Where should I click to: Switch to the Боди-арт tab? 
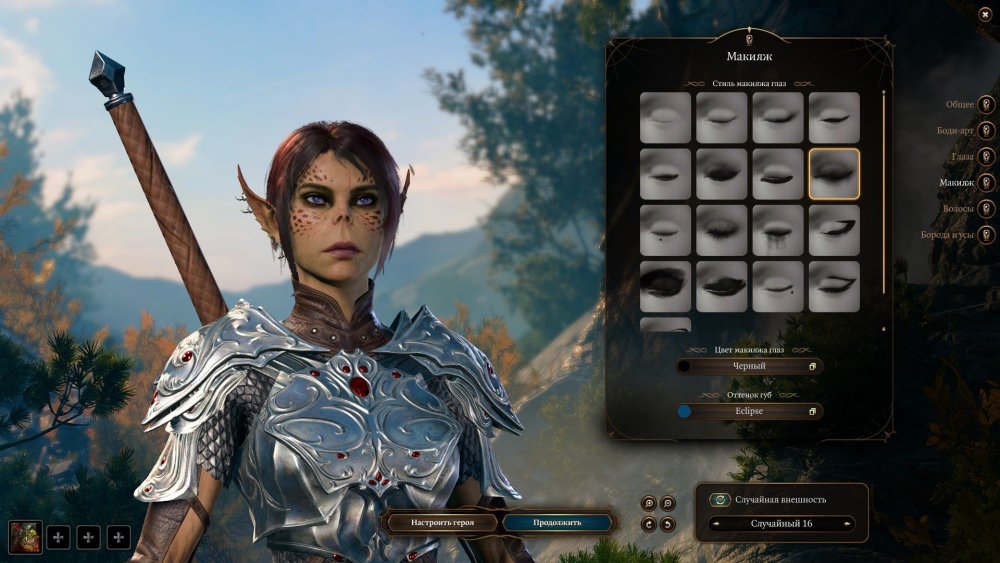[x=986, y=130]
